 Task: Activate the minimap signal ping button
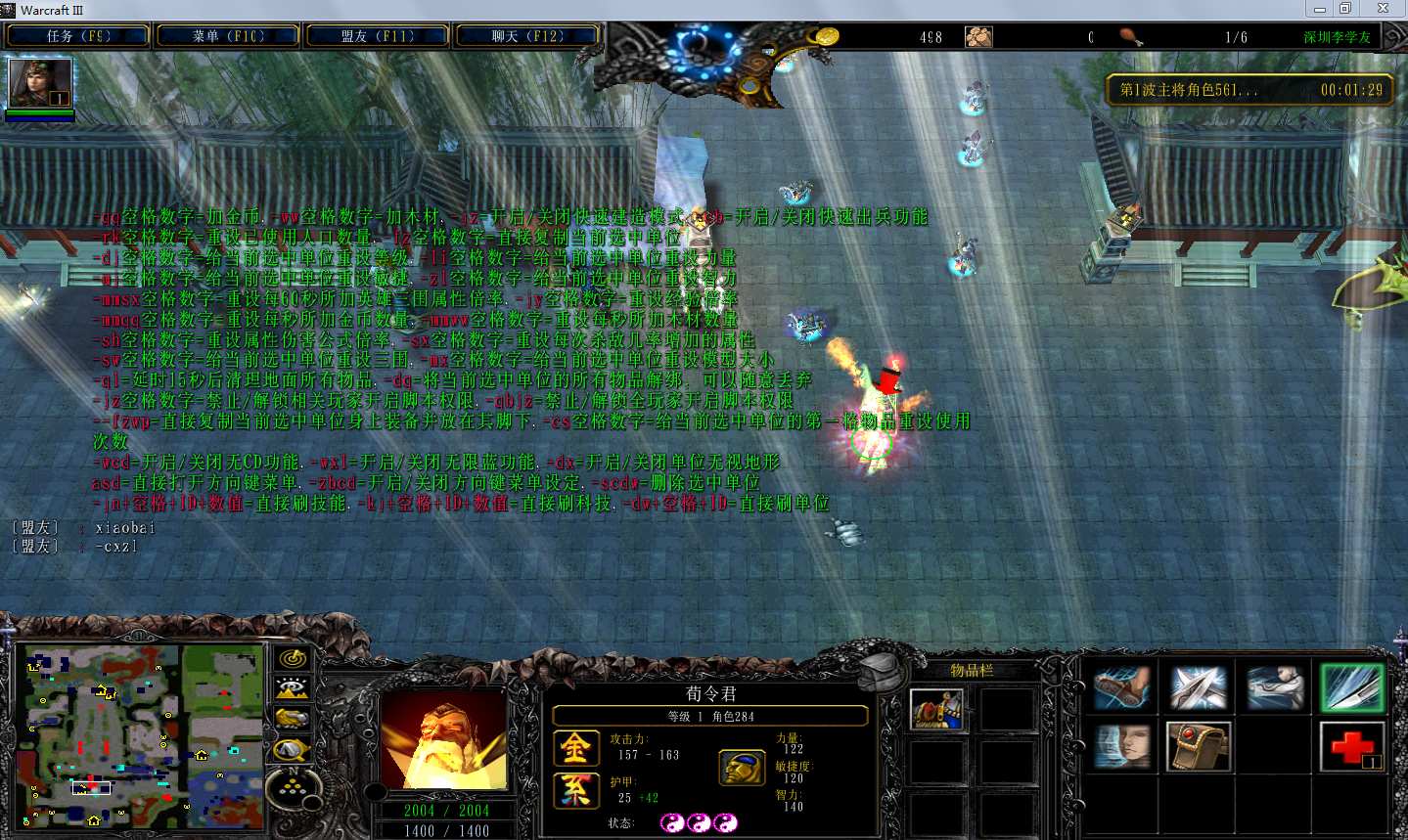pyautogui.click(x=292, y=659)
